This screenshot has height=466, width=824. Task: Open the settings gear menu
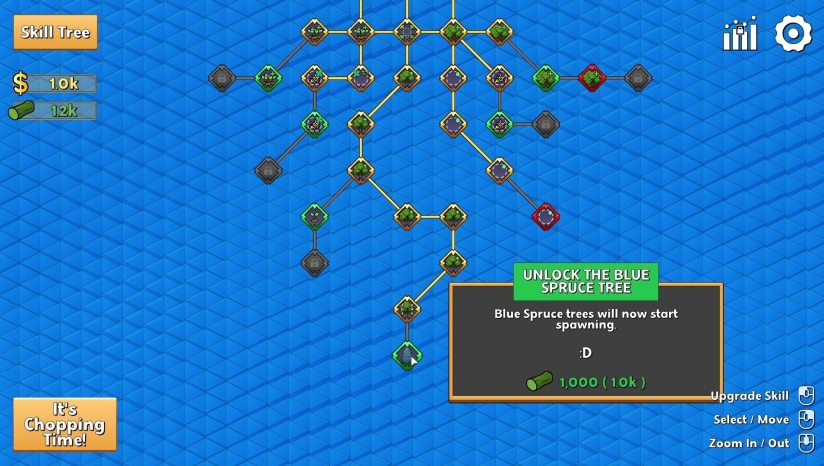[793, 34]
